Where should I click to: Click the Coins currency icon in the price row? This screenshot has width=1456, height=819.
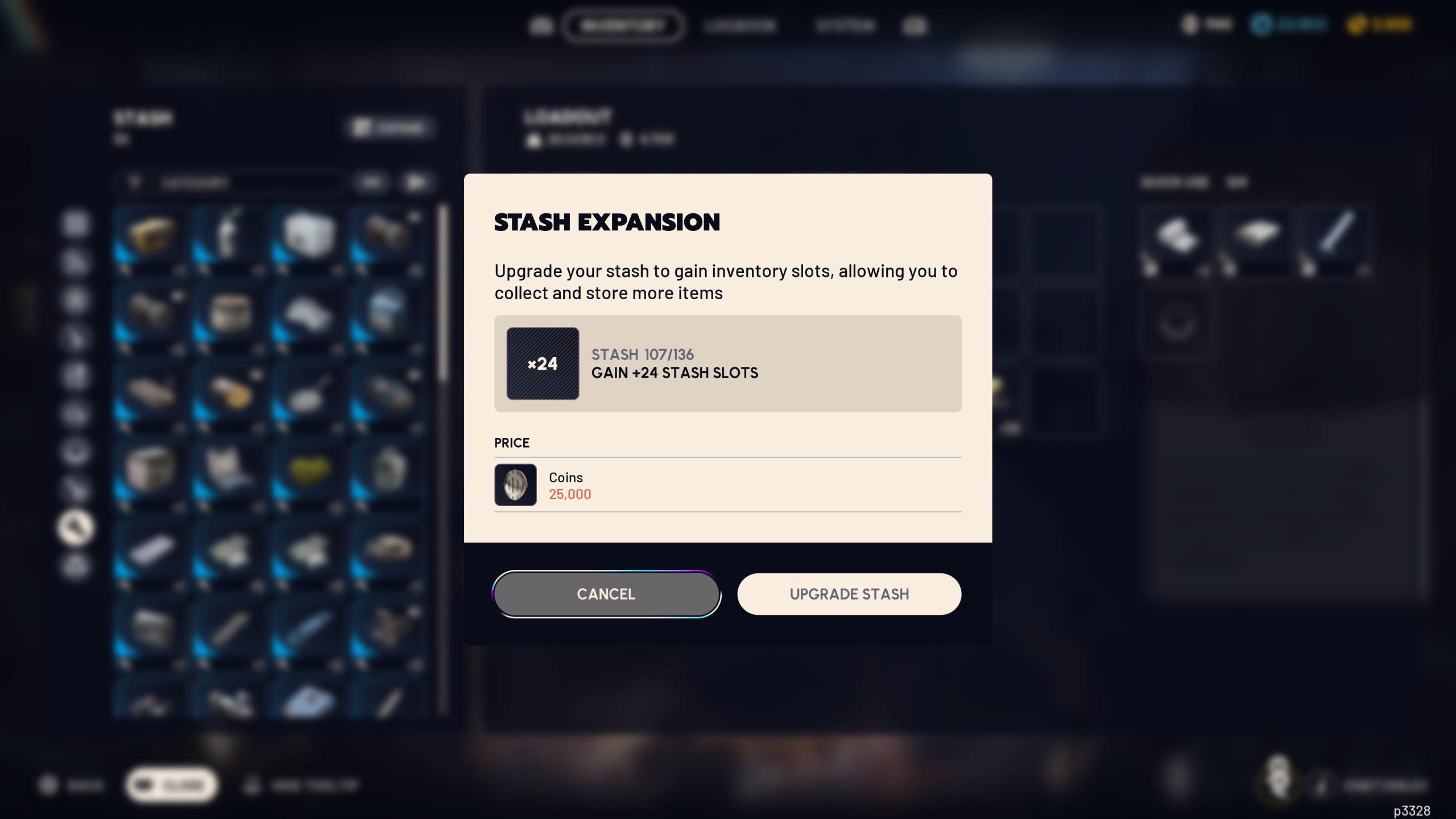515,485
